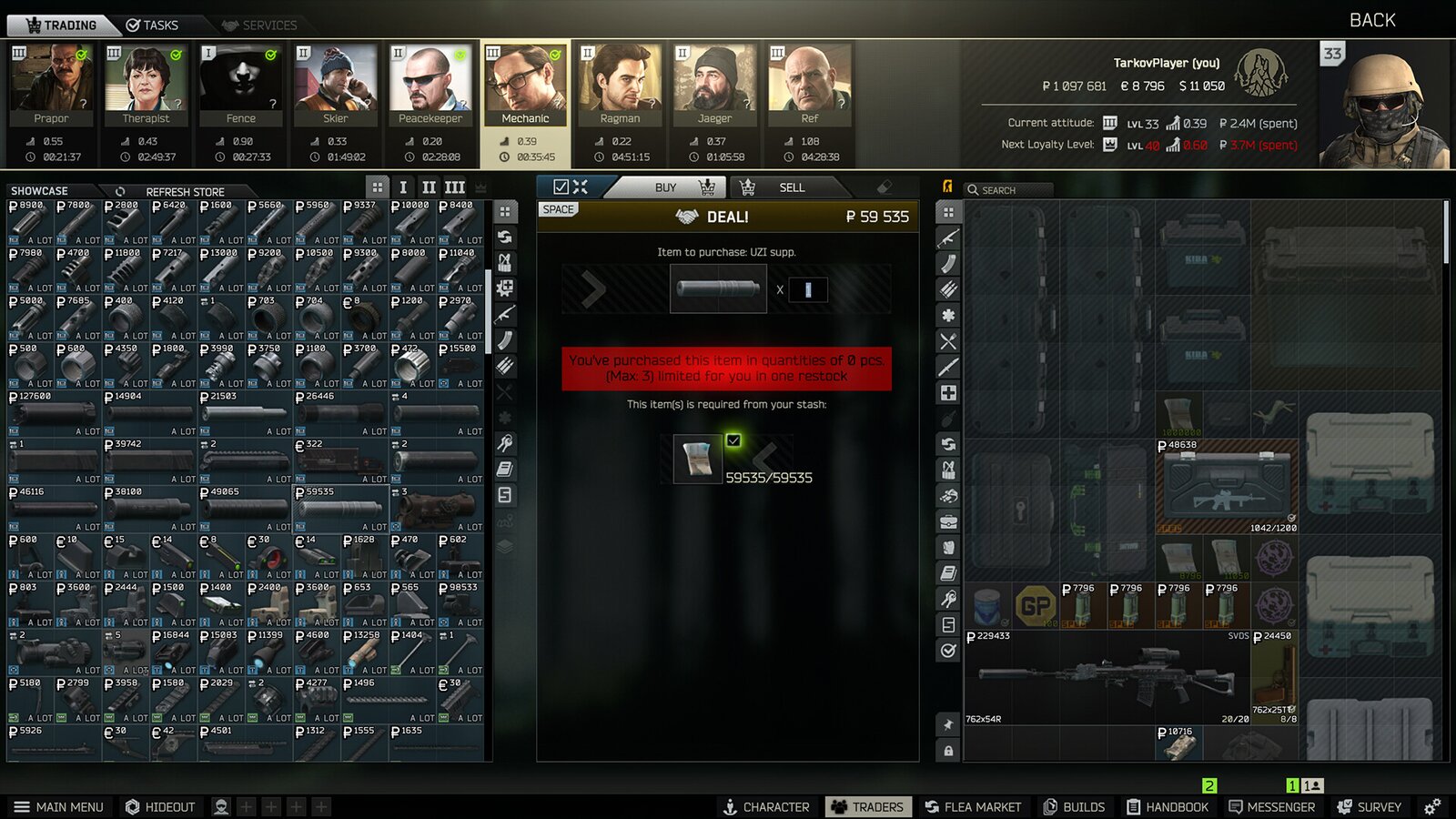Click REFRESH STORE above the showcase
This screenshot has height=819, width=1456.
click(x=185, y=192)
